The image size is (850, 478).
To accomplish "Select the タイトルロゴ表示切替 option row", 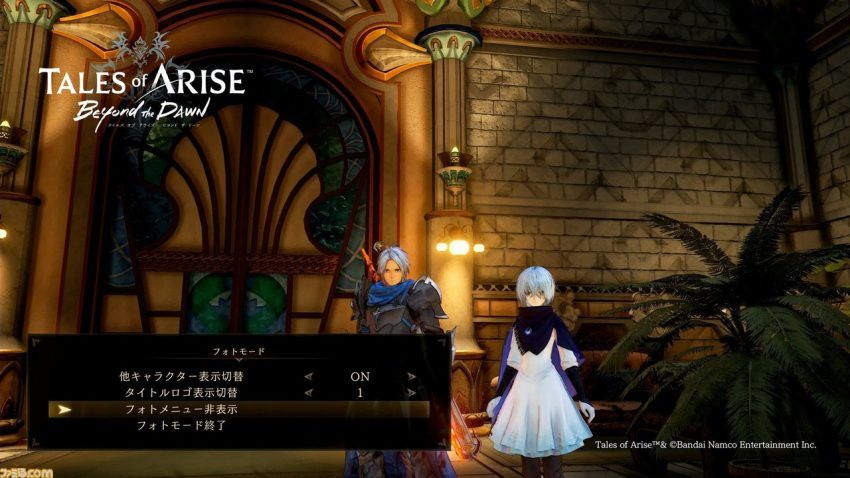I will pos(181,393).
